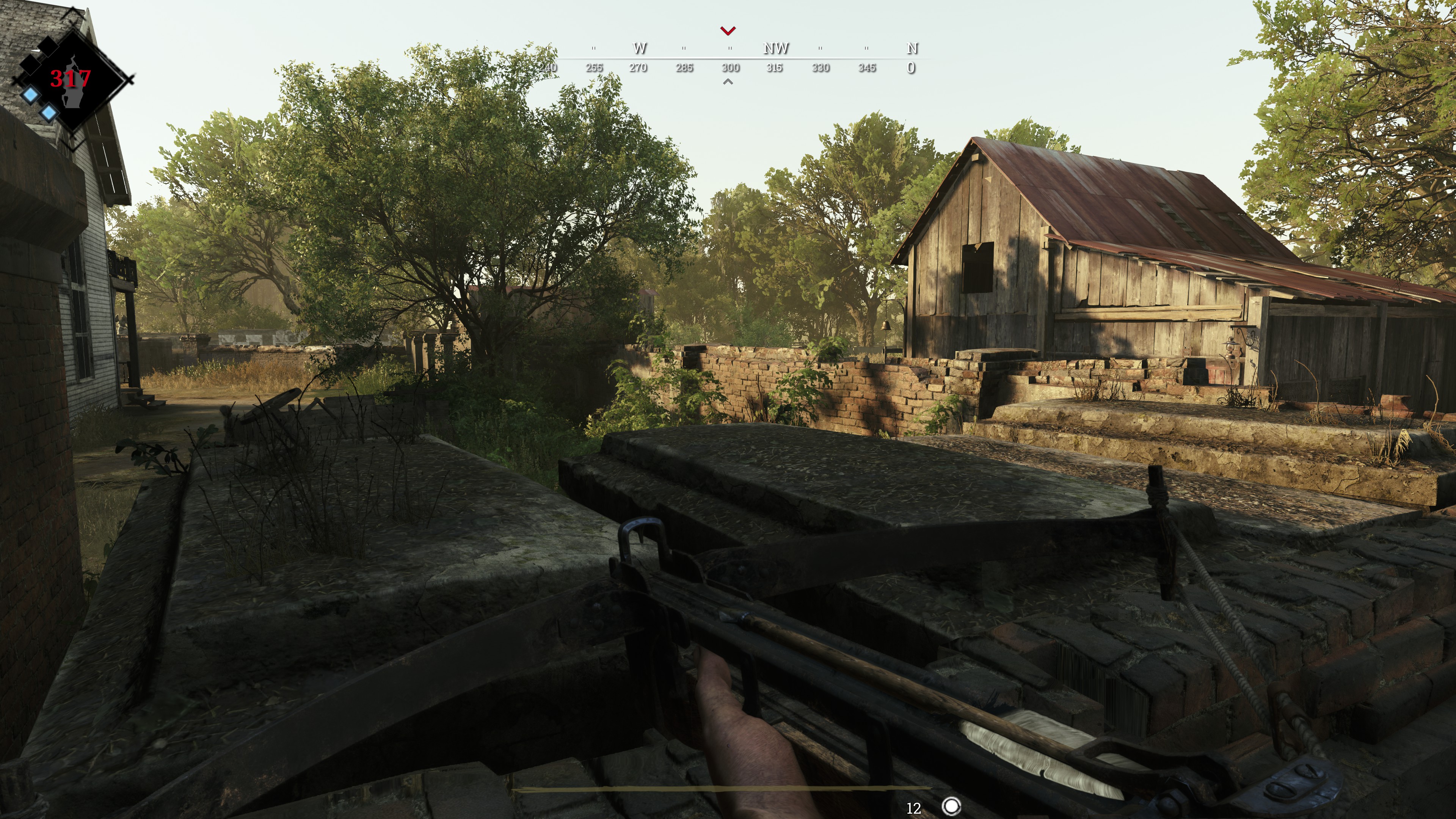Click the hunter silhouette diamond emblem
This screenshot has height=819, width=1456.
(x=72, y=80)
